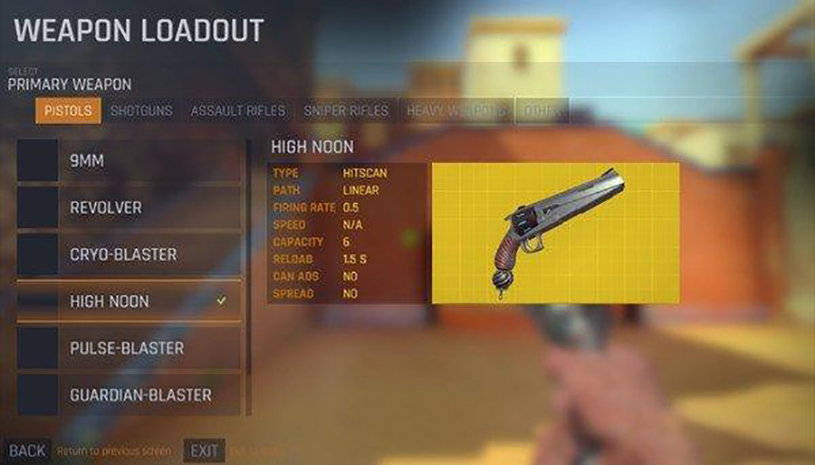Switch to the Pistols tab
Viewport: 815px width, 465px height.
(x=68, y=111)
